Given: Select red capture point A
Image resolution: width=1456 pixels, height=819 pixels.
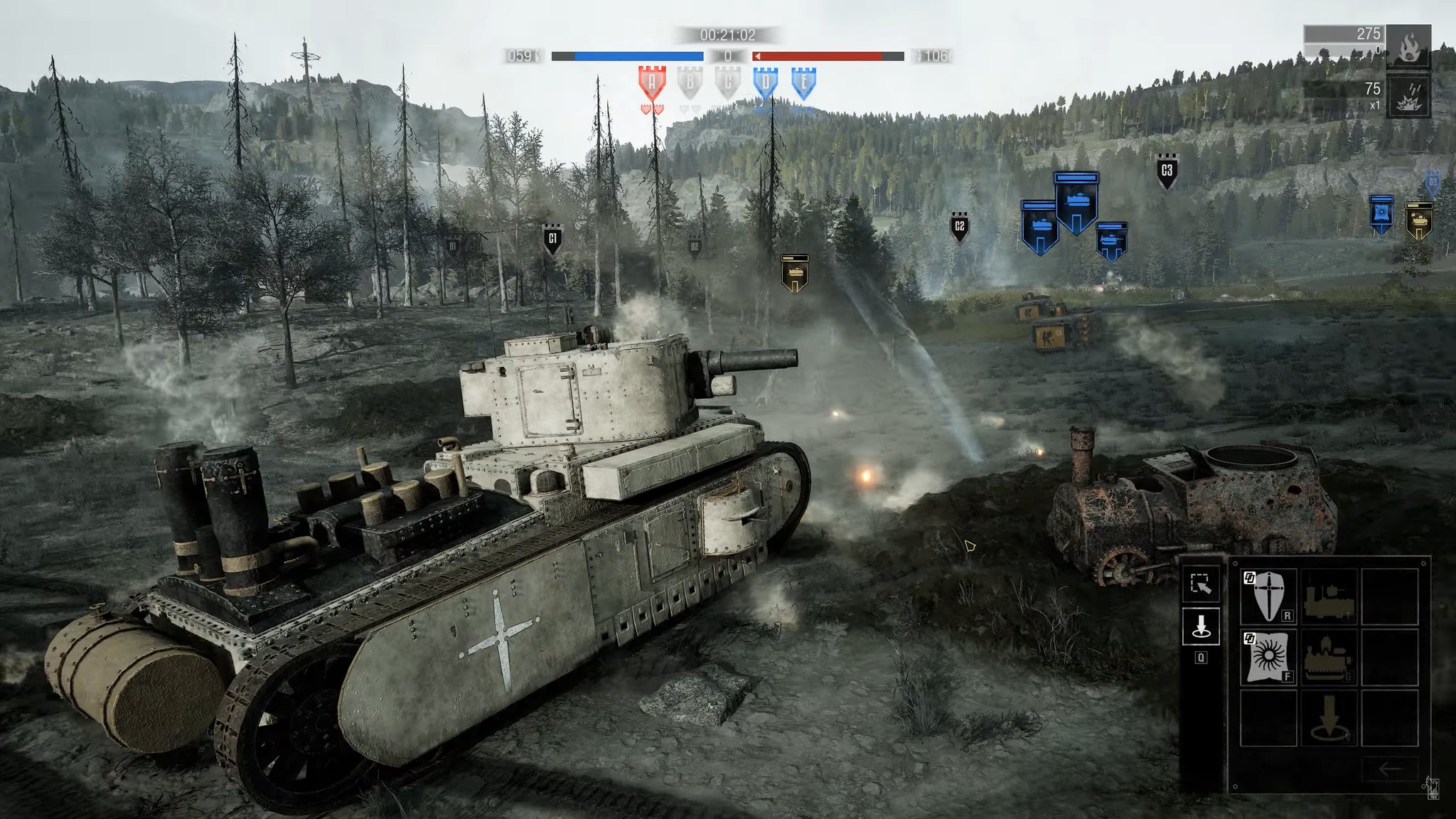Looking at the screenshot, I should click(x=652, y=83).
